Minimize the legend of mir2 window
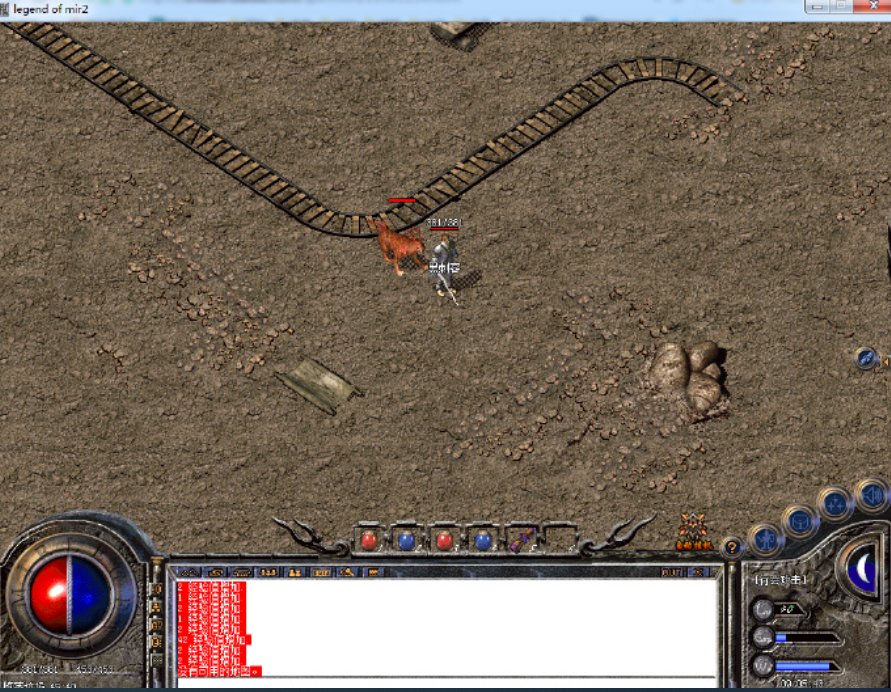Viewport: 891px width, 692px height. tap(817, 7)
